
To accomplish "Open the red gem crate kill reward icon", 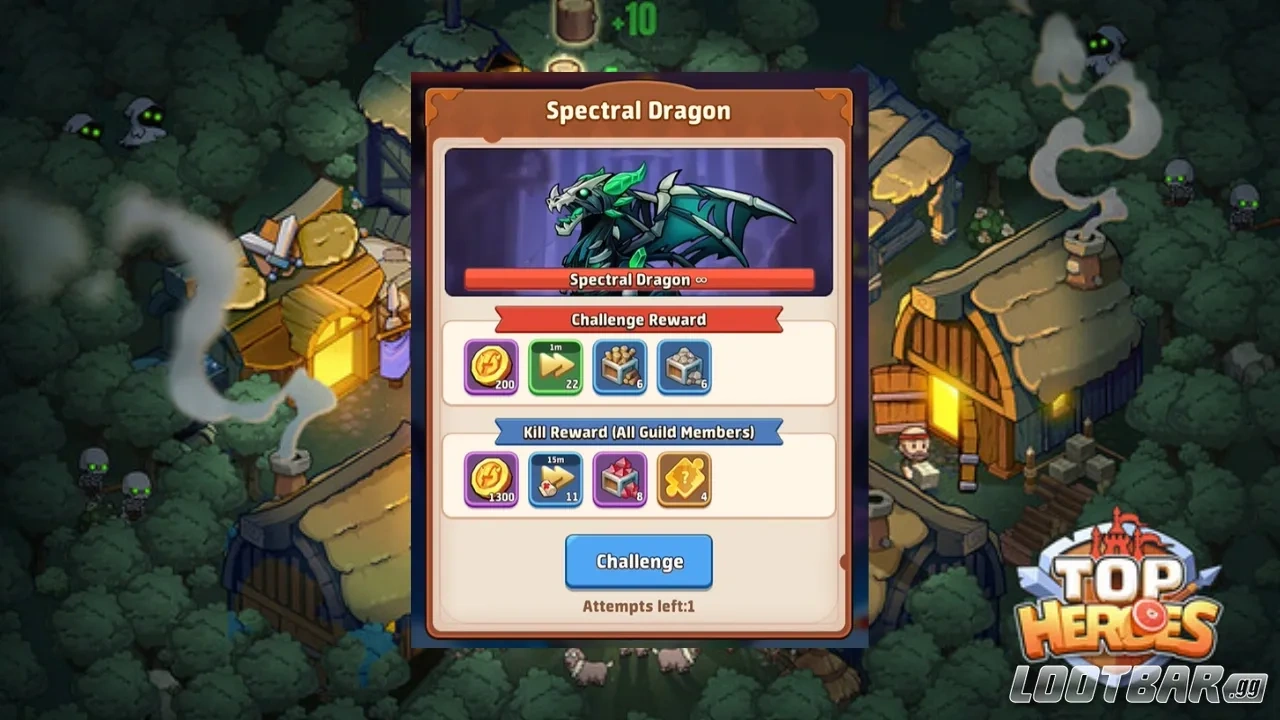I will coord(619,480).
